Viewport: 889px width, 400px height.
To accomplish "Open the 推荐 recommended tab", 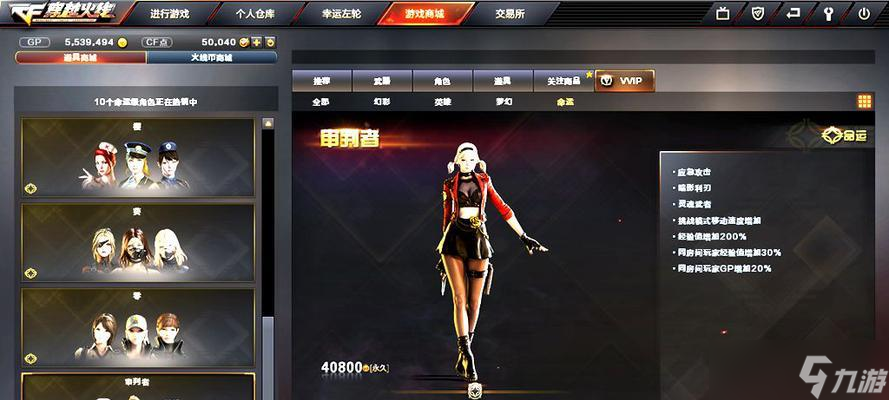I will (x=321, y=80).
